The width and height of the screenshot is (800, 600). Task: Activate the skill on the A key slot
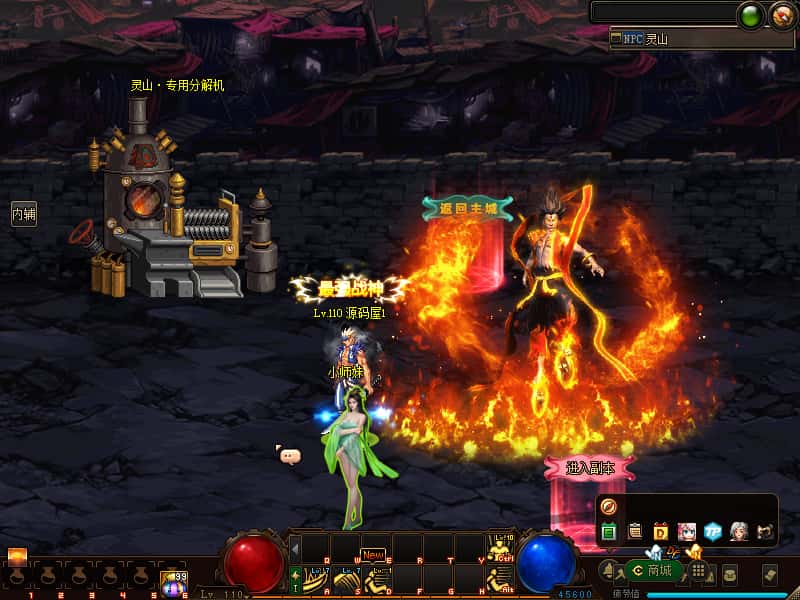coord(317,579)
